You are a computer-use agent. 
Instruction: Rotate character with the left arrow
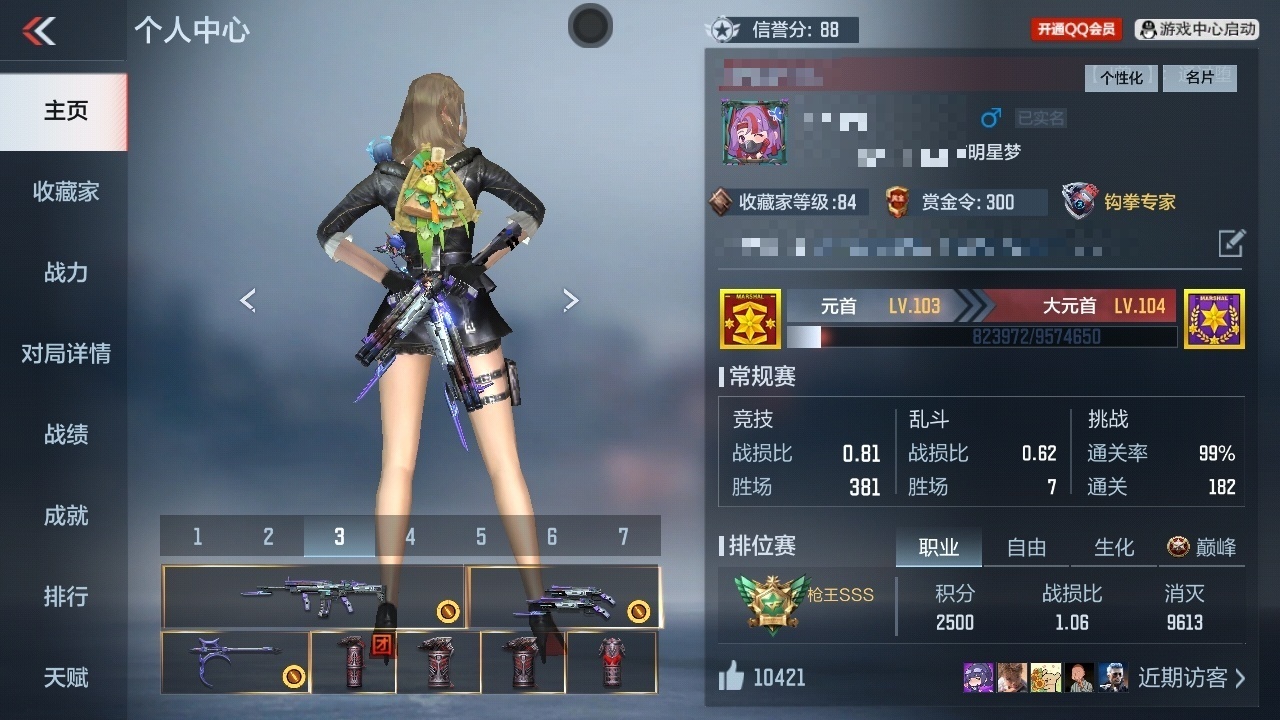(248, 300)
